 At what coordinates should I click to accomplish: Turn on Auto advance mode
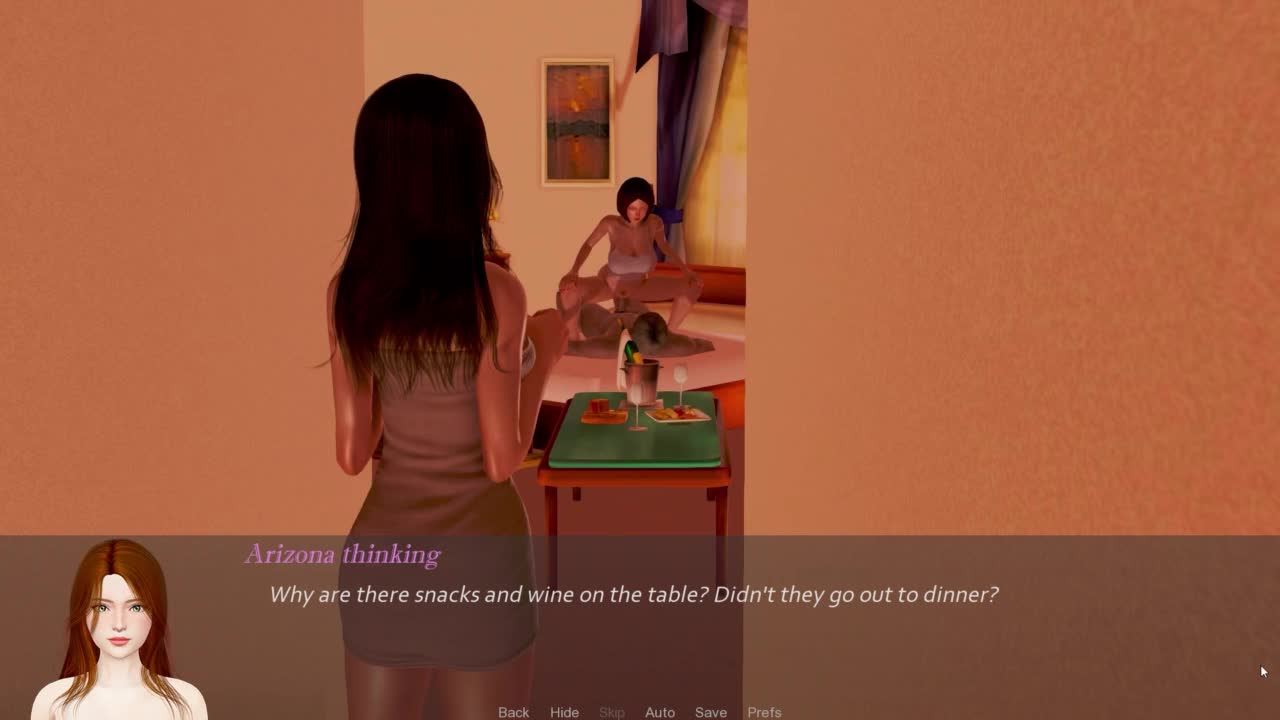660,712
